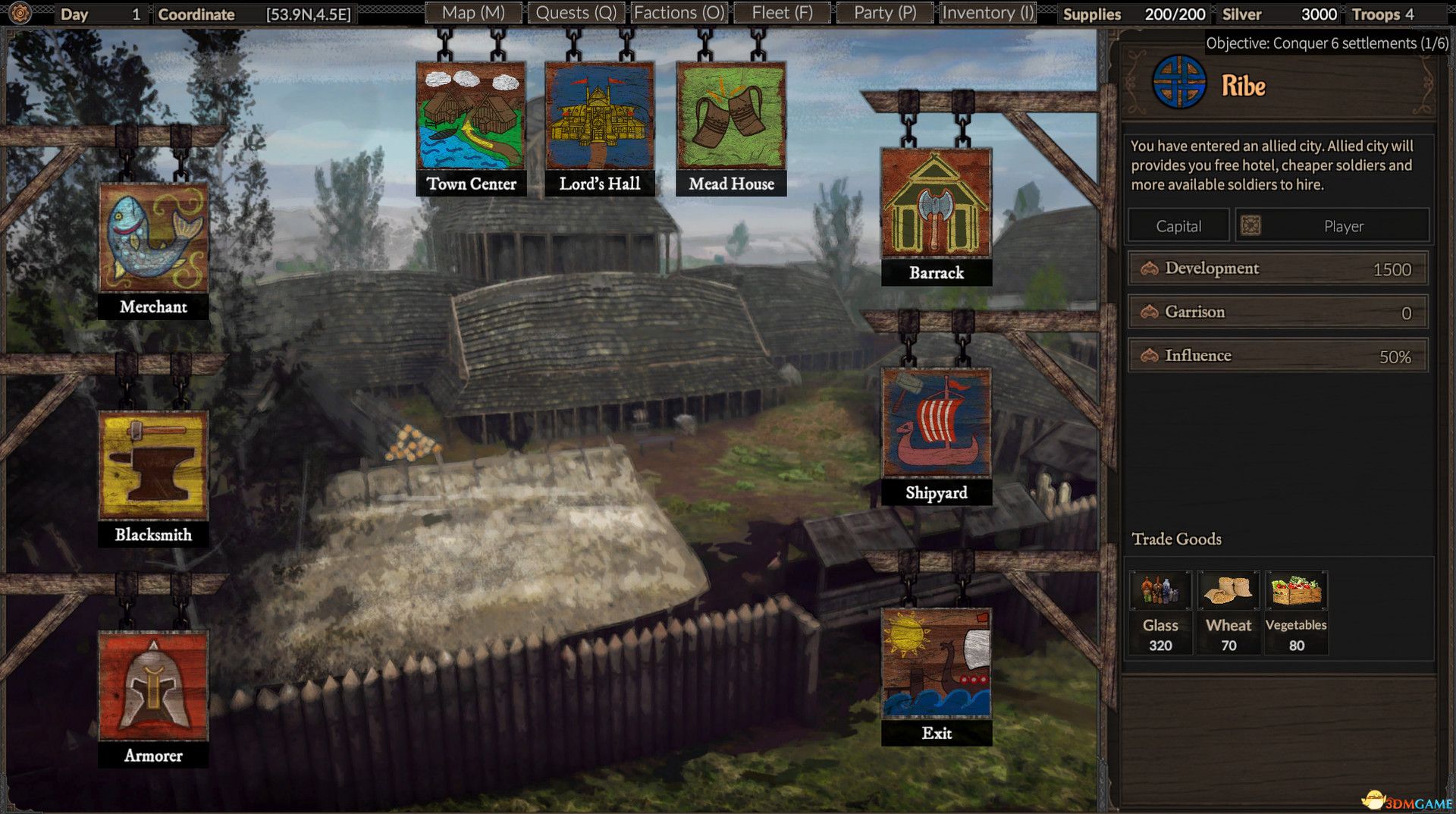Viewport: 1456px width, 814px height.
Task: View the Factions overview
Action: pyautogui.click(x=677, y=12)
